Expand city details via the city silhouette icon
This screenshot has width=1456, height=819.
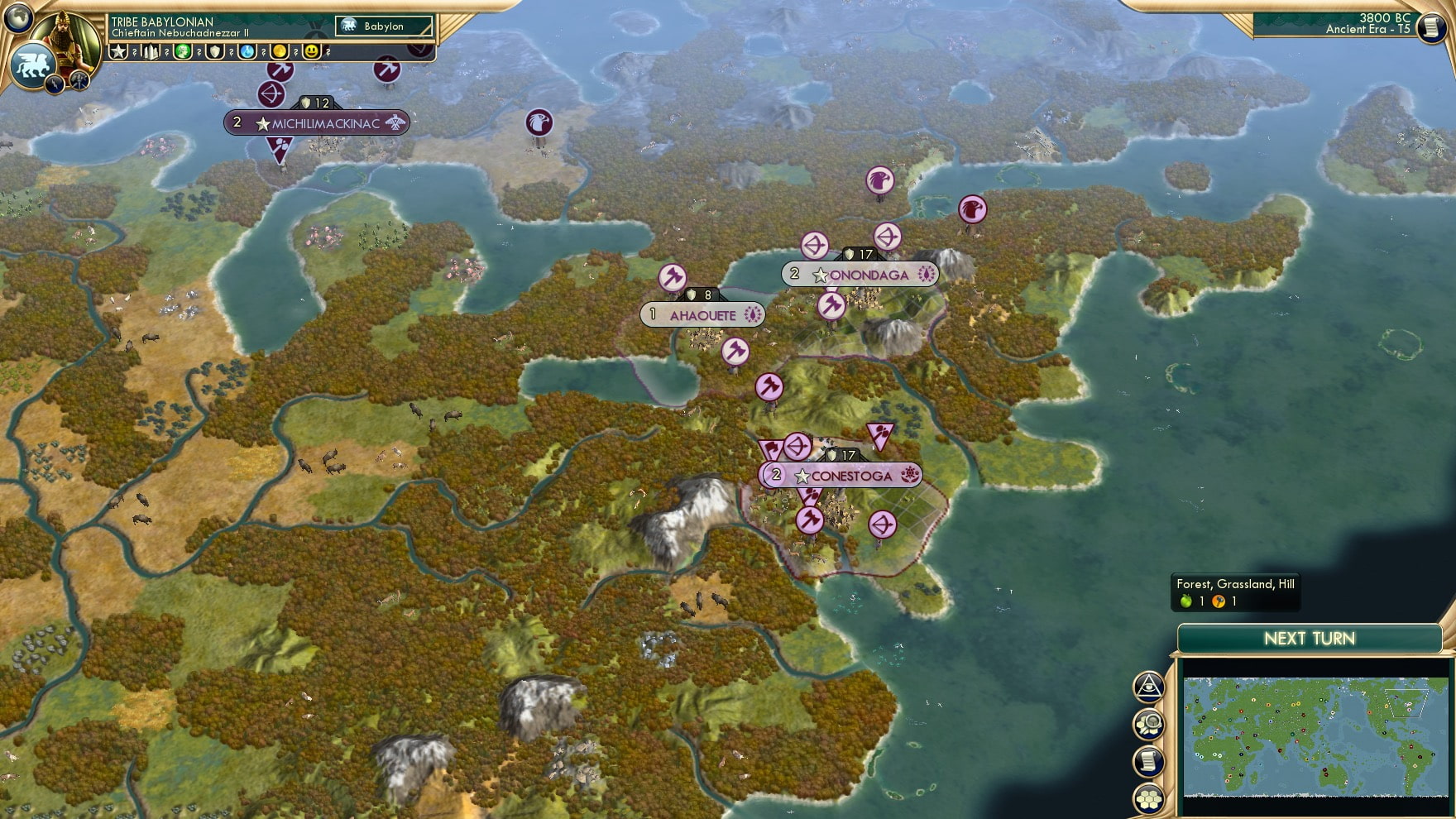point(151,53)
